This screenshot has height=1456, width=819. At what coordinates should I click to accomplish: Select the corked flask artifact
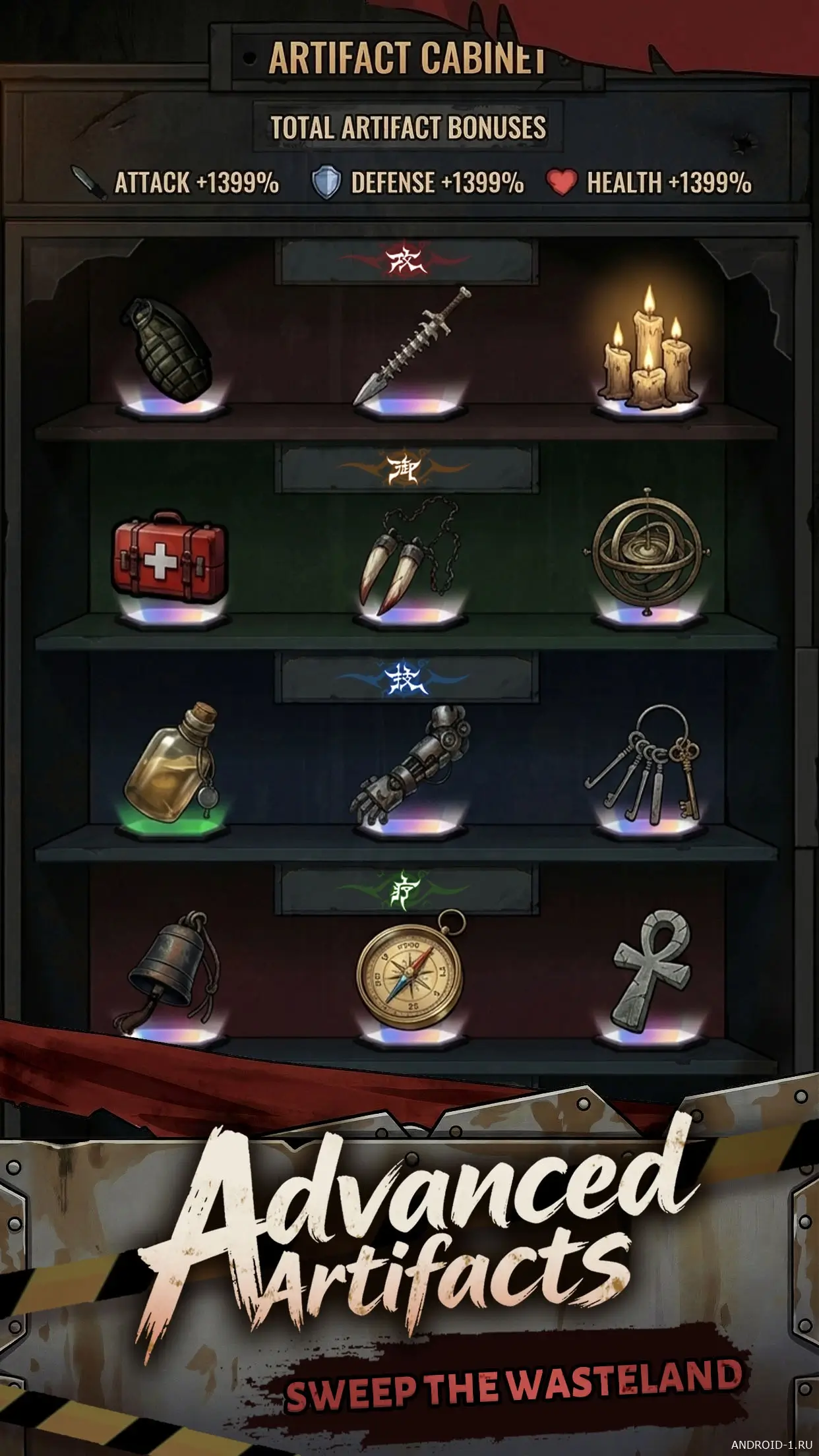[x=169, y=765]
